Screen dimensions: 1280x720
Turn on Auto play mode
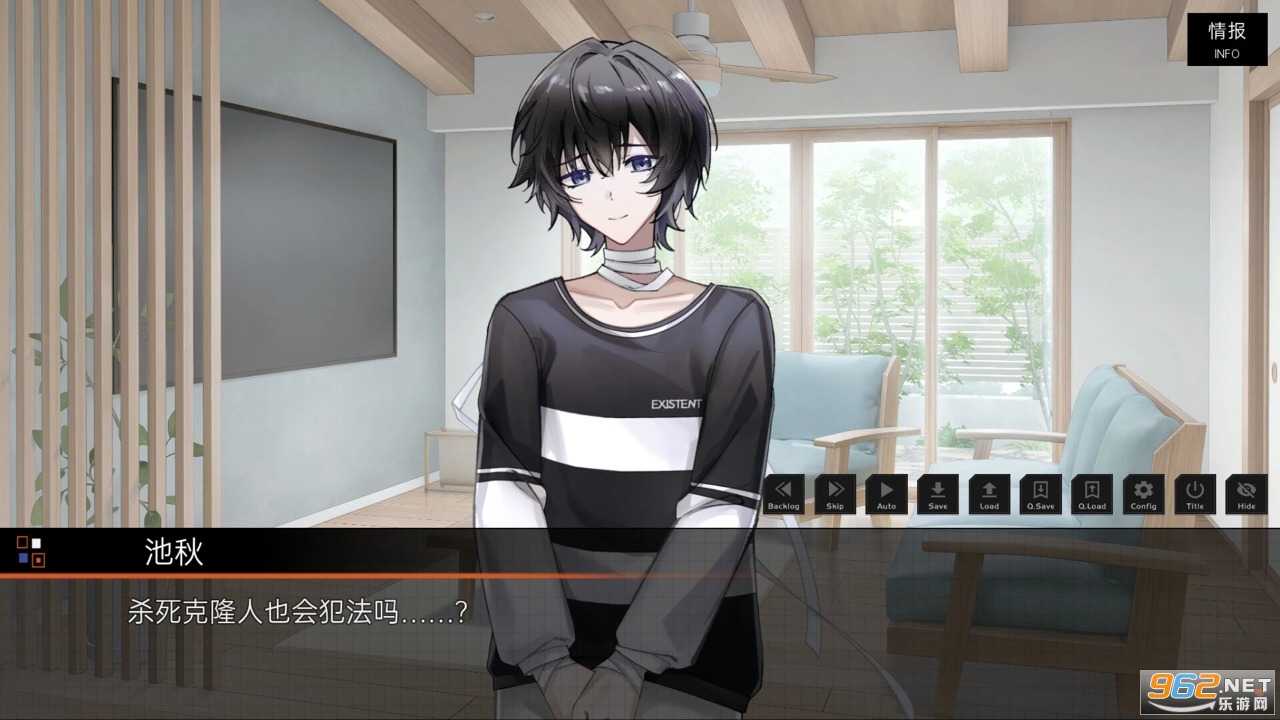(886, 494)
